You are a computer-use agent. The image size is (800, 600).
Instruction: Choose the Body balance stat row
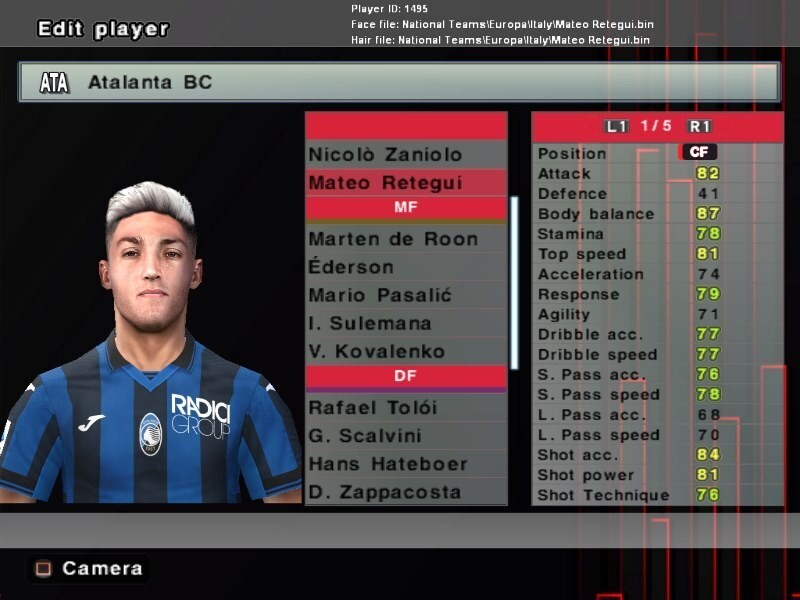coord(656,214)
